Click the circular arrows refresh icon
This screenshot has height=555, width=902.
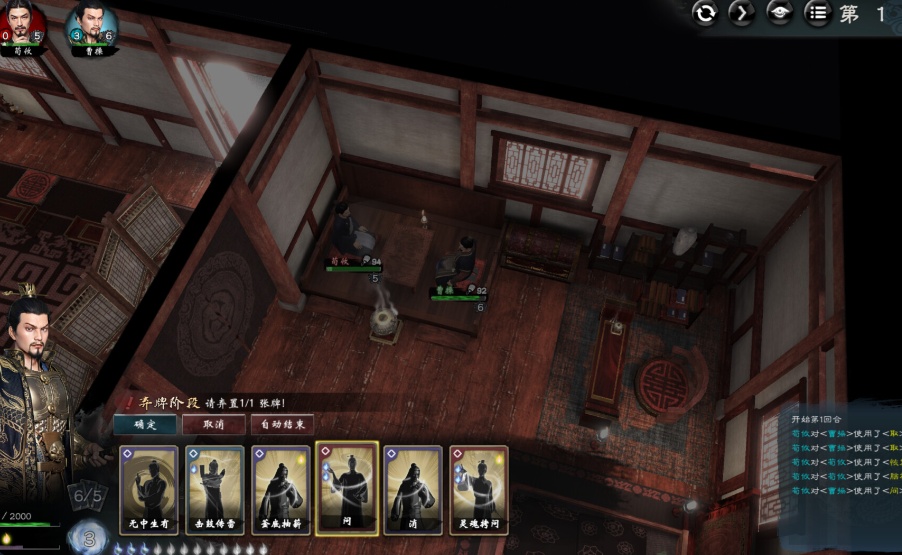[707, 13]
